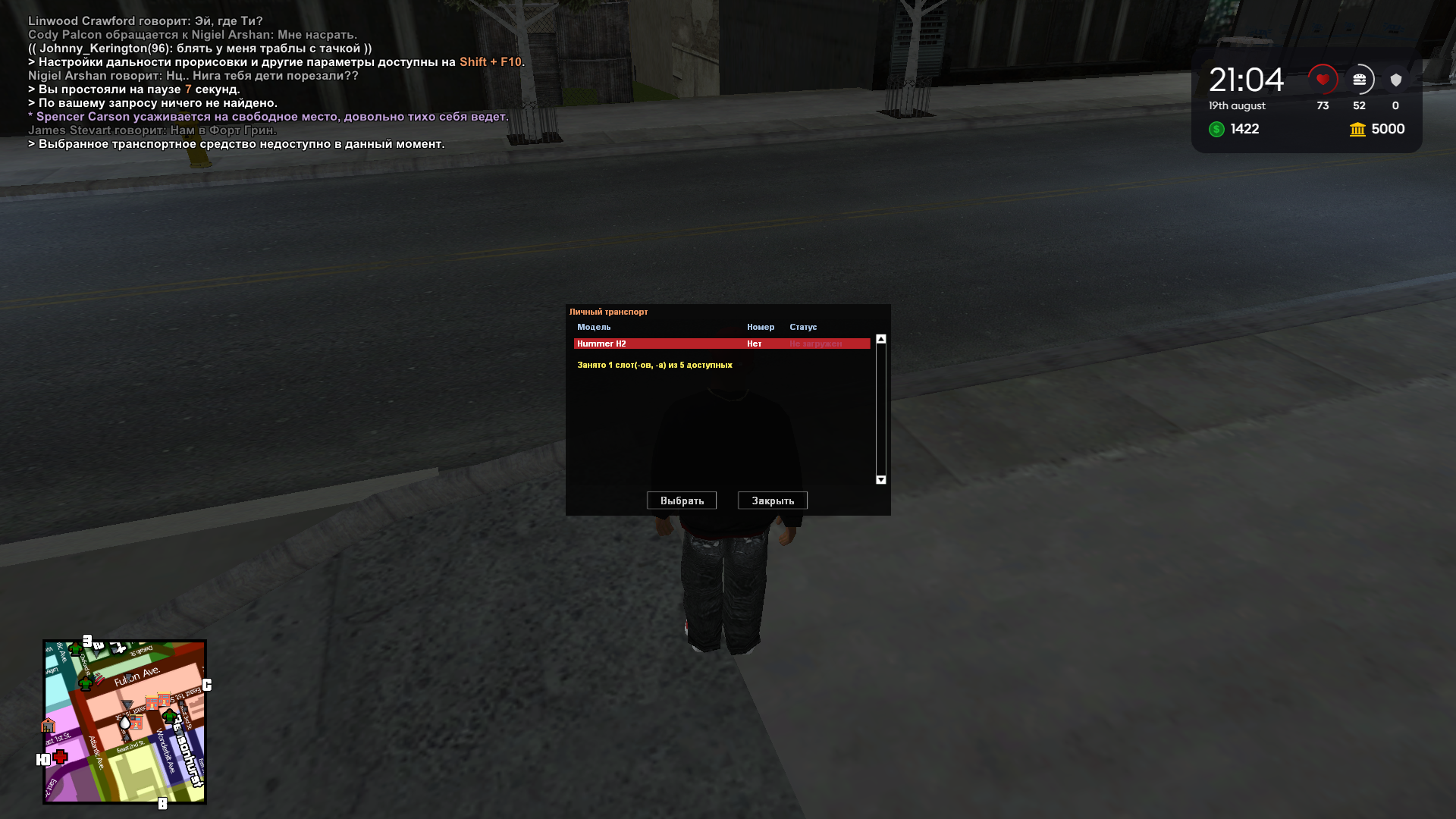Click the minimap in the corner
Viewport: 1456px width, 819px height.
(124, 721)
